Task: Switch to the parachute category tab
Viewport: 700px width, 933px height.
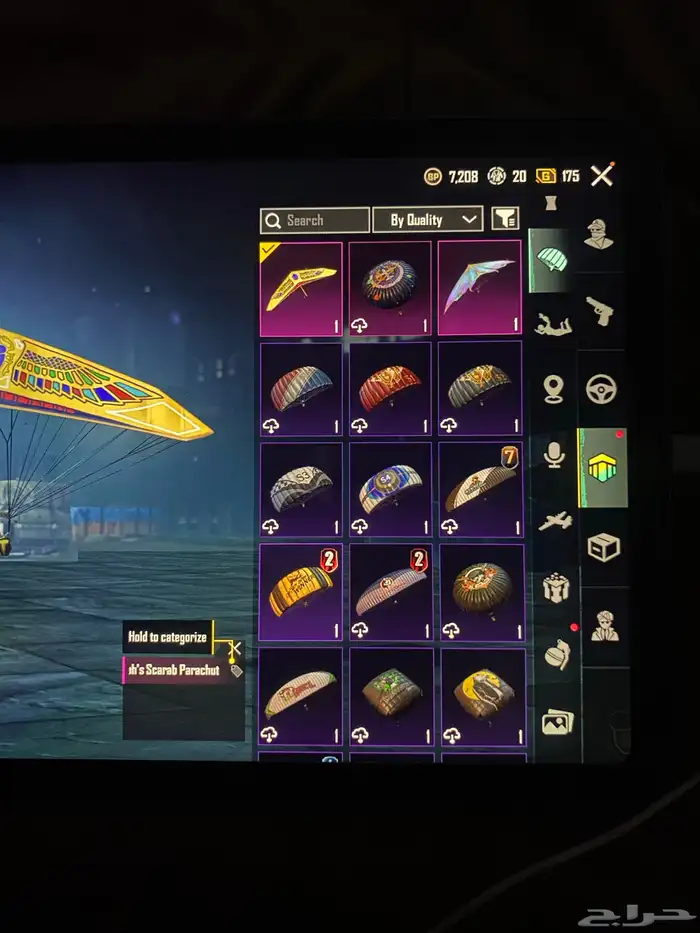Action: pyautogui.click(x=551, y=260)
